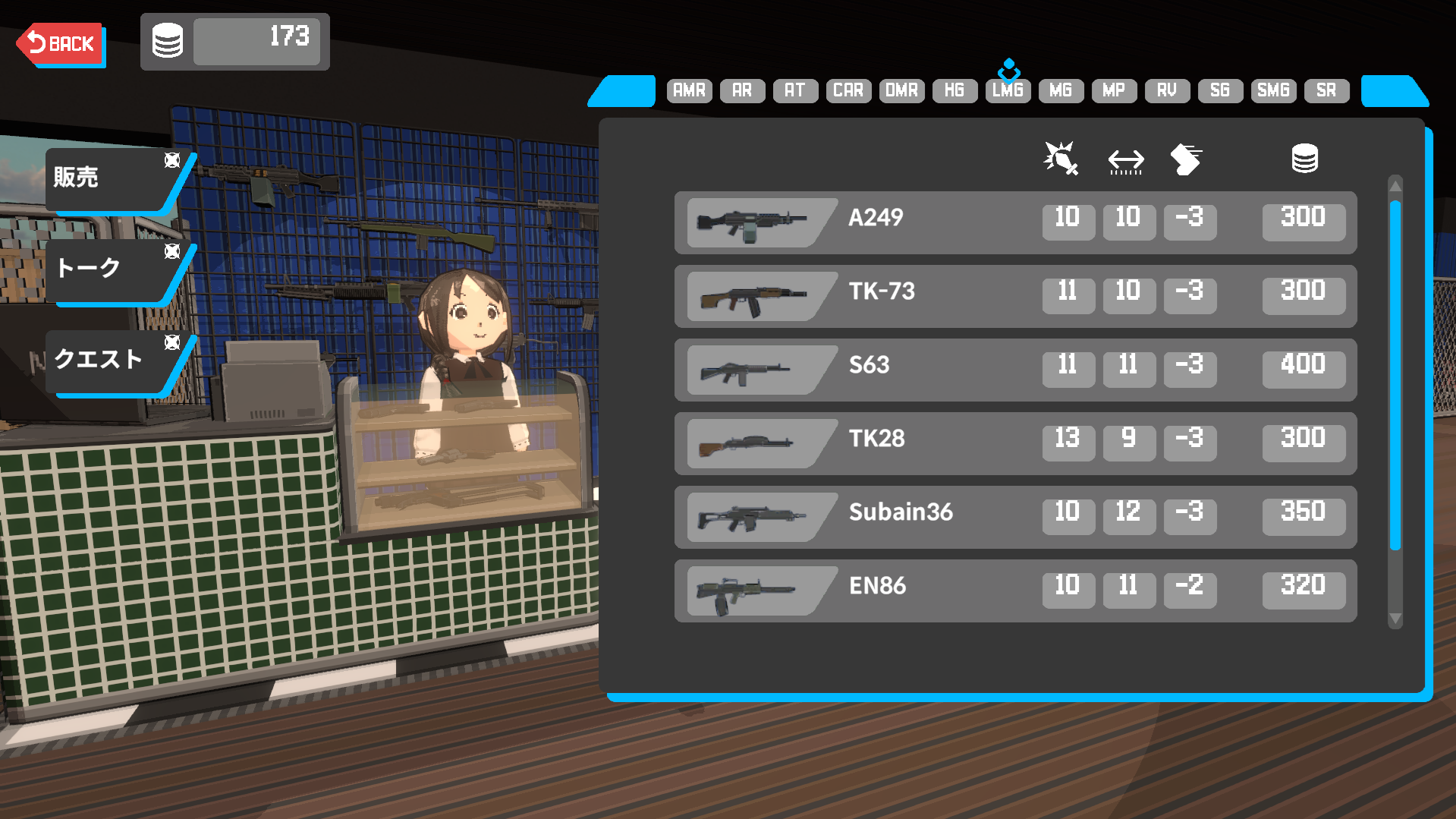Choose the TK-73 from the list

pos(1015,296)
